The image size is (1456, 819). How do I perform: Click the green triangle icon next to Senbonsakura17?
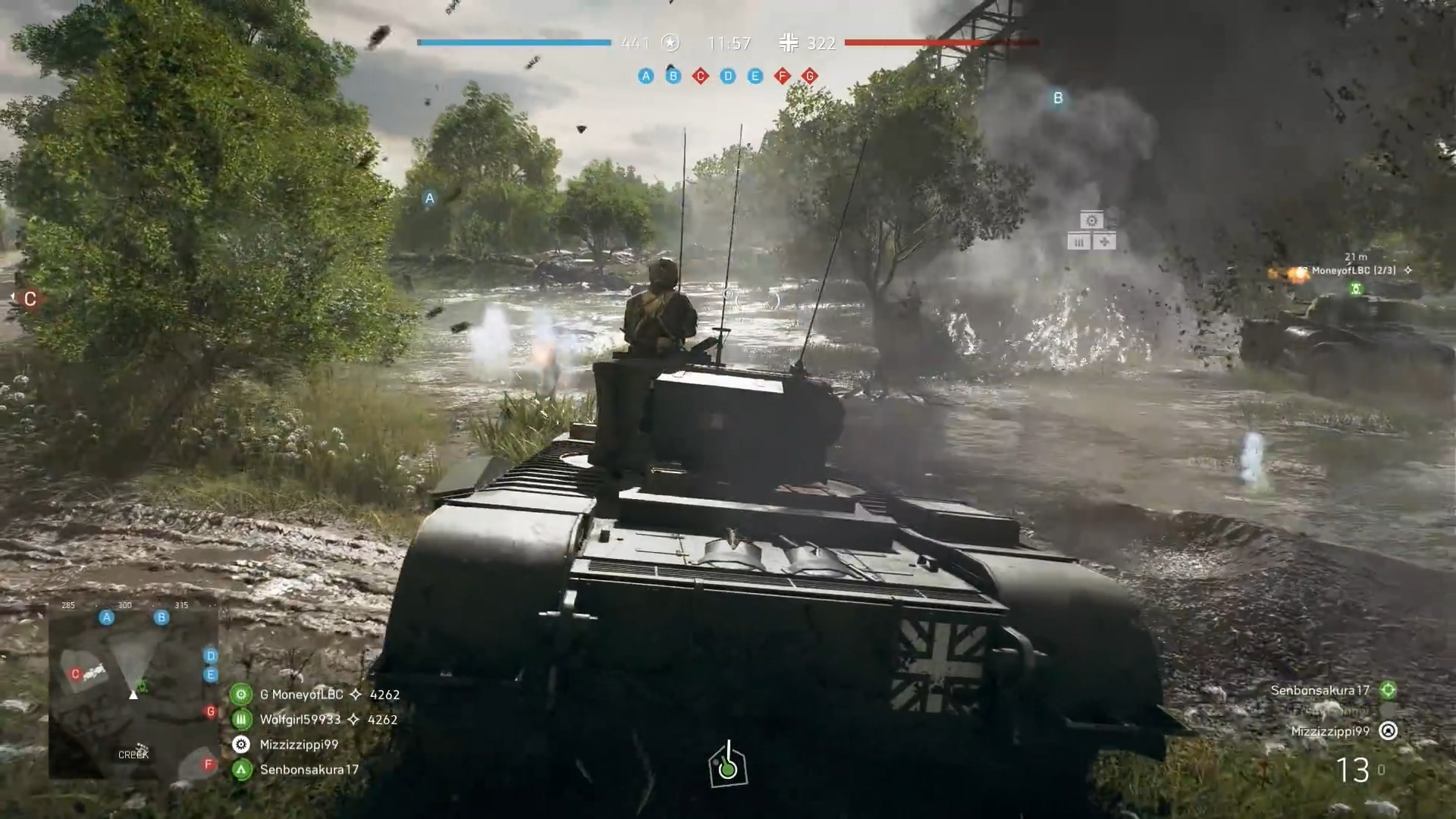click(x=241, y=770)
